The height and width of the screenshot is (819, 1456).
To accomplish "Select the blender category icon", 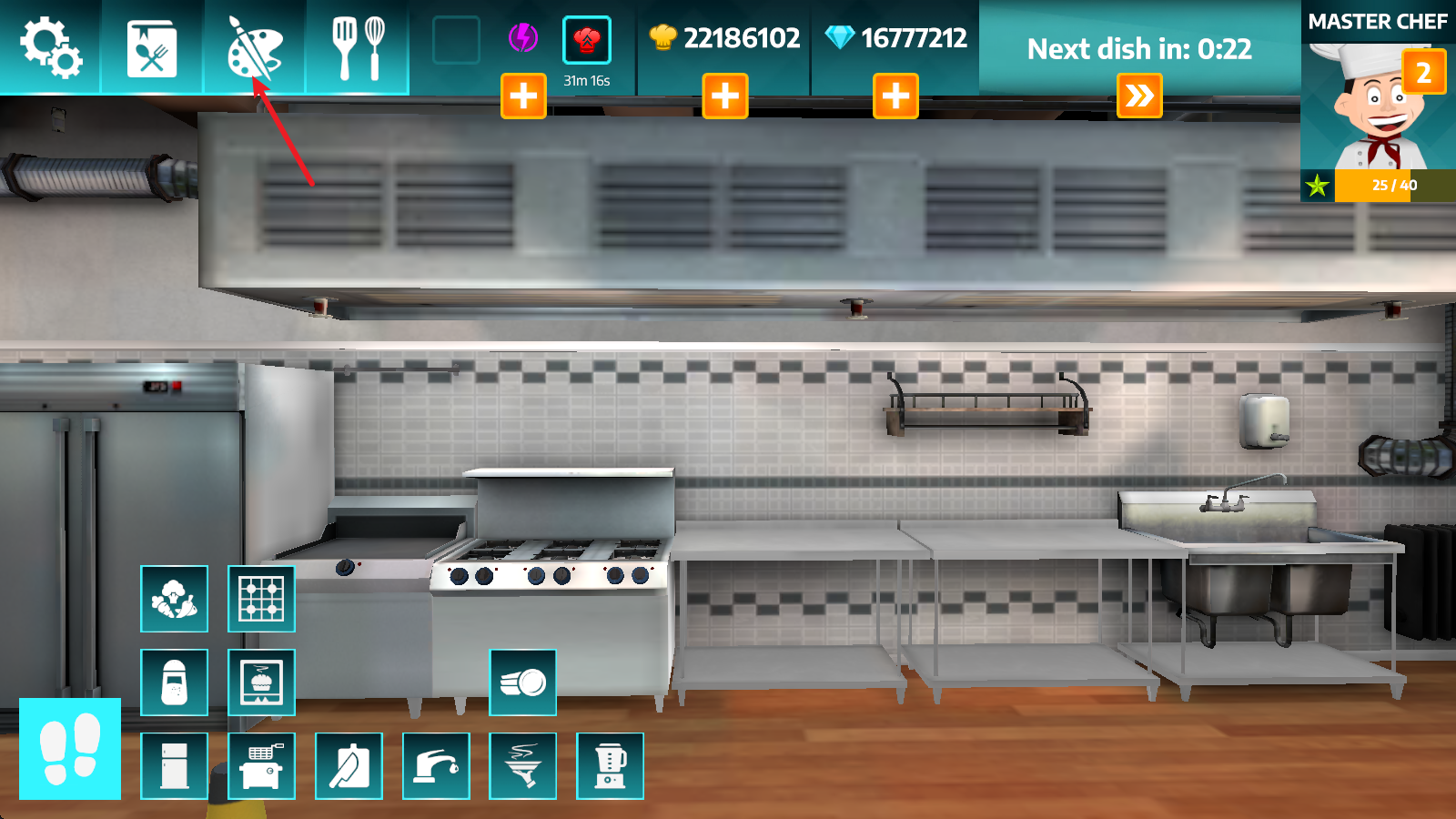I will (x=611, y=765).
